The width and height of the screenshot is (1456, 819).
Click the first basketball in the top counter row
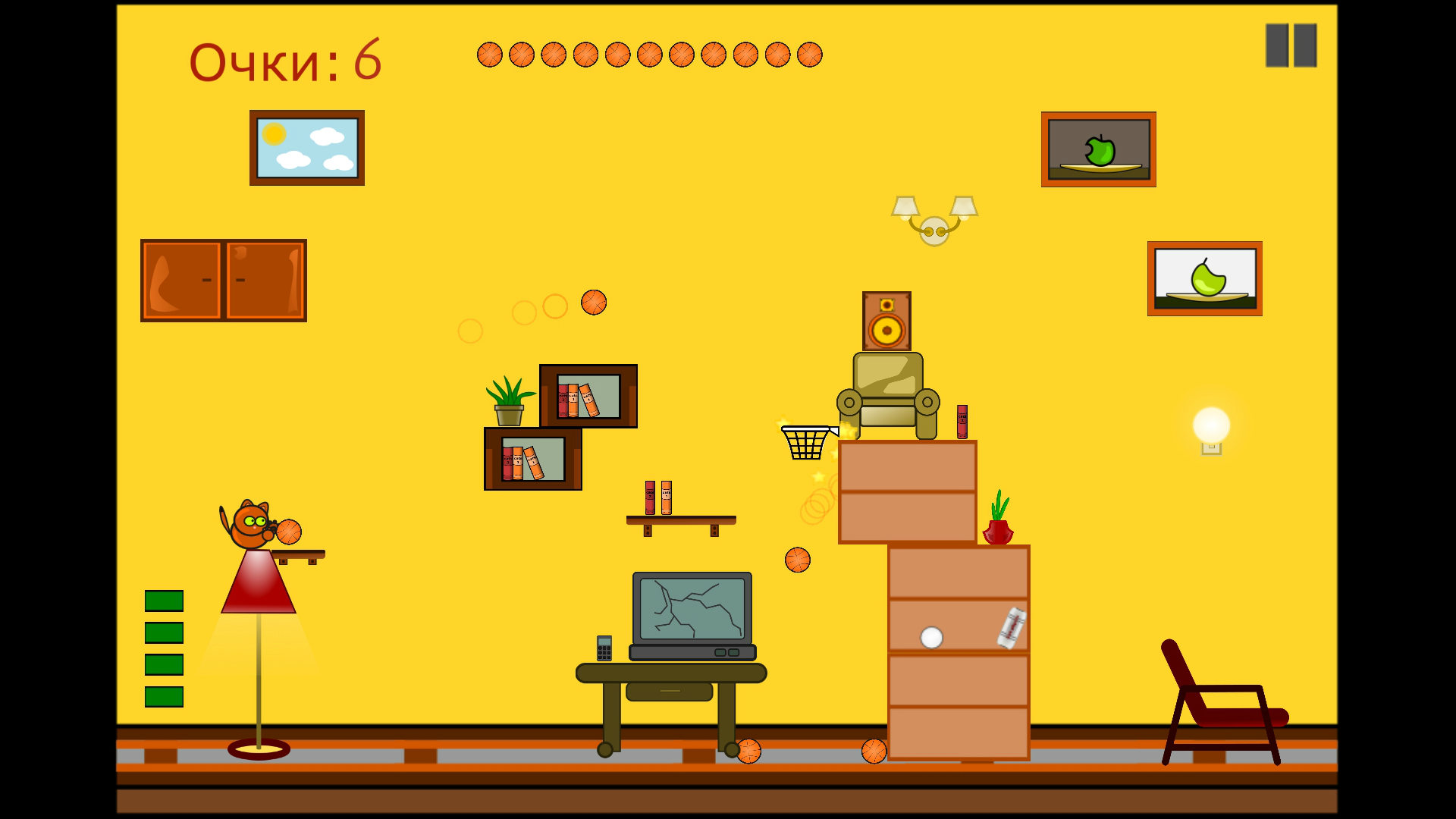click(x=488, y=54)
